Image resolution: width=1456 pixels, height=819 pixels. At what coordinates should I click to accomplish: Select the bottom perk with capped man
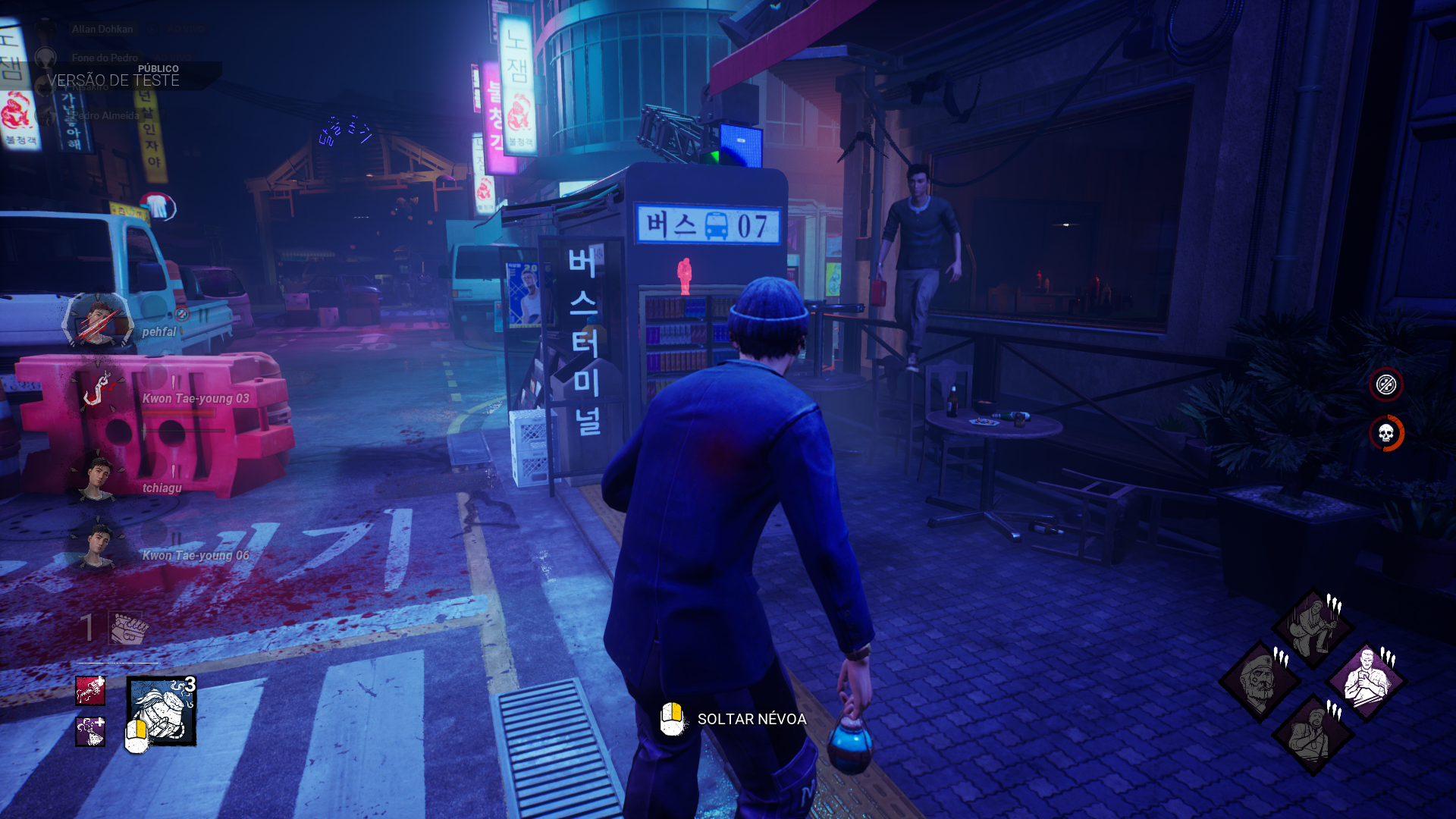point(1313,734)
